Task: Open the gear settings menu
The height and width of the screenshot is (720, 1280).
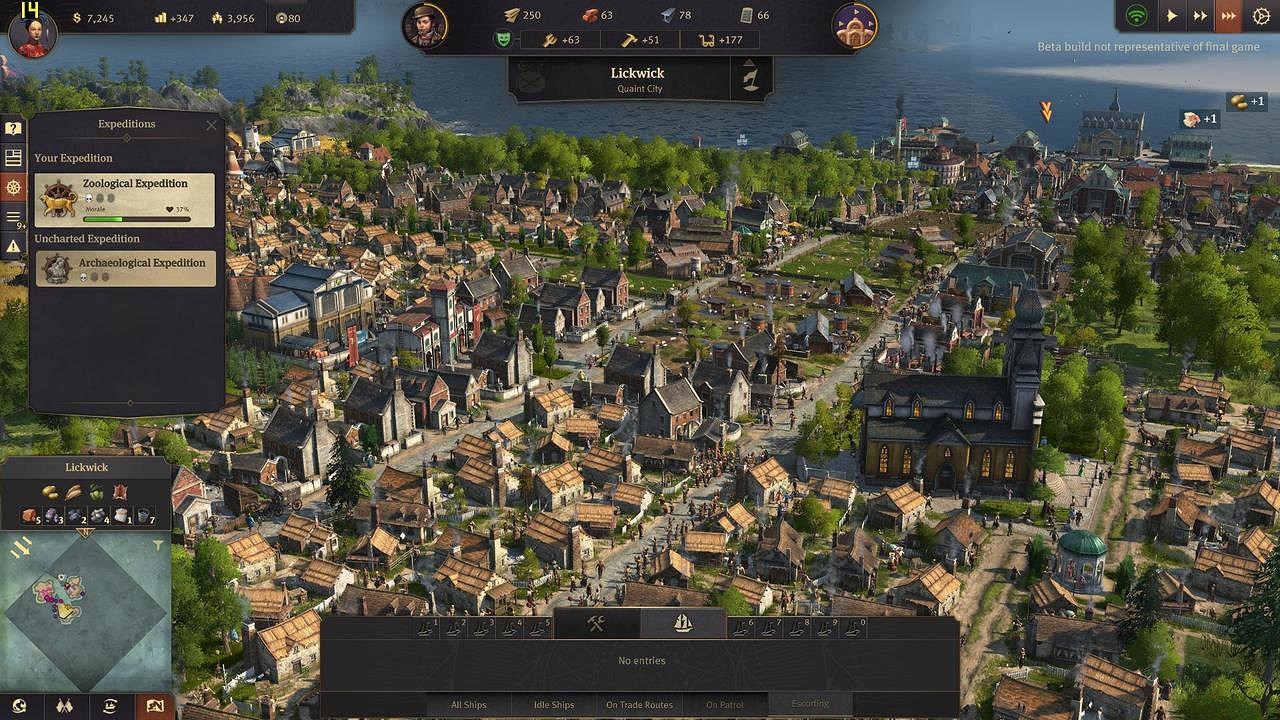Action: (1259, 16)
